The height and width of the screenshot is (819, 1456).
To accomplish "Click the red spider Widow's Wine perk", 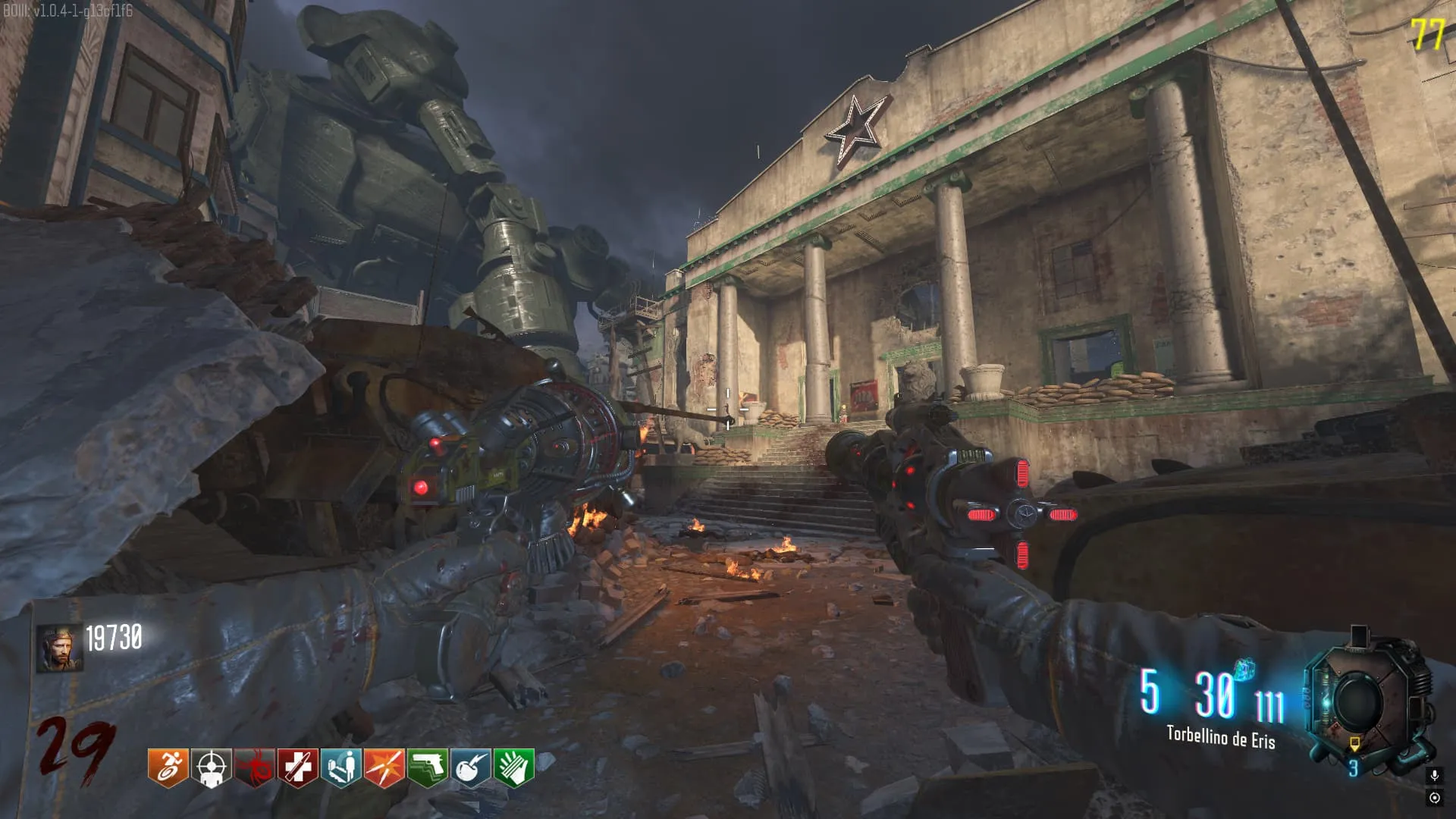I will (x=254, y=767).
